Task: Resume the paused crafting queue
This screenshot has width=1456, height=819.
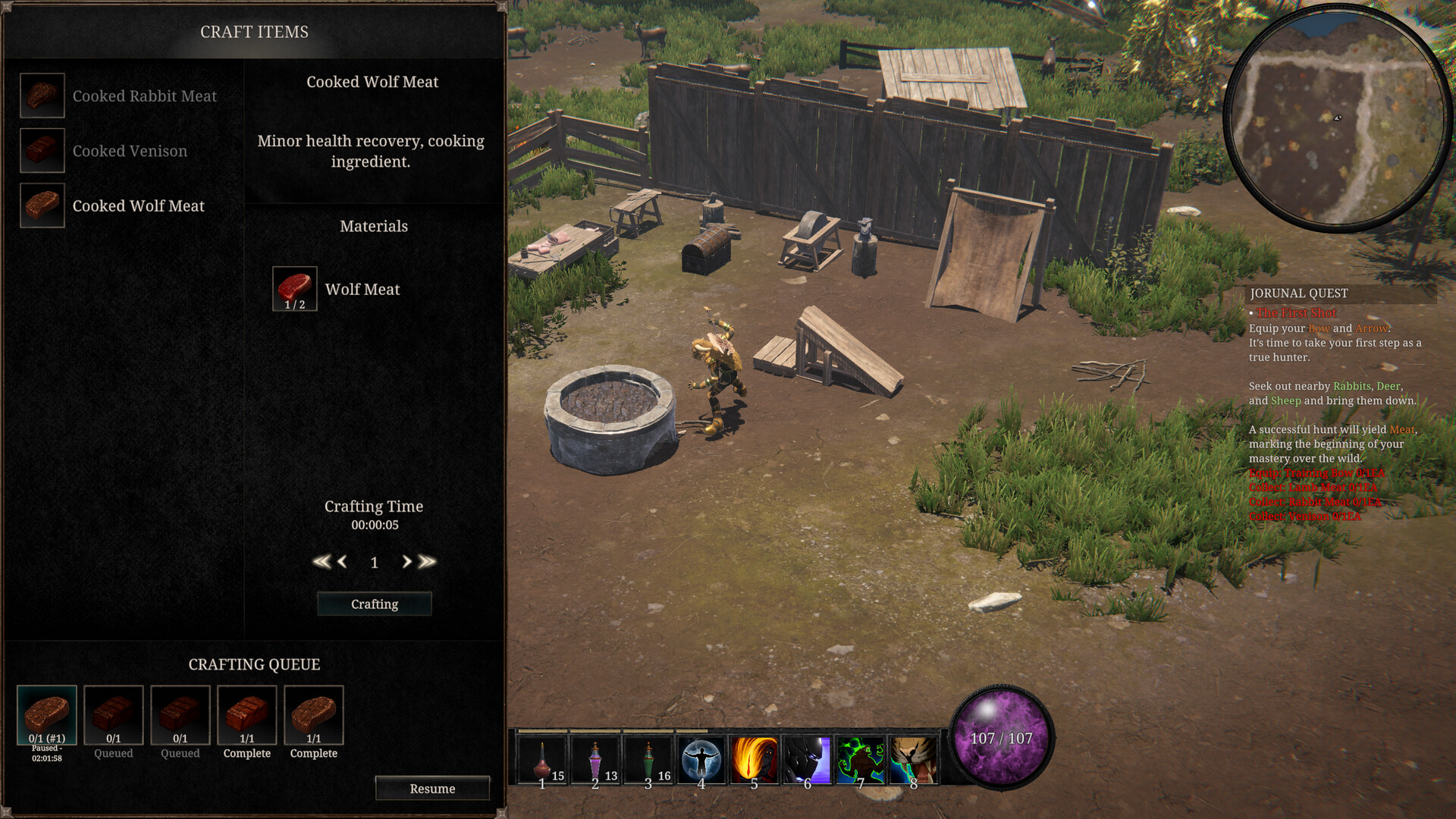Action: point(432,789)
